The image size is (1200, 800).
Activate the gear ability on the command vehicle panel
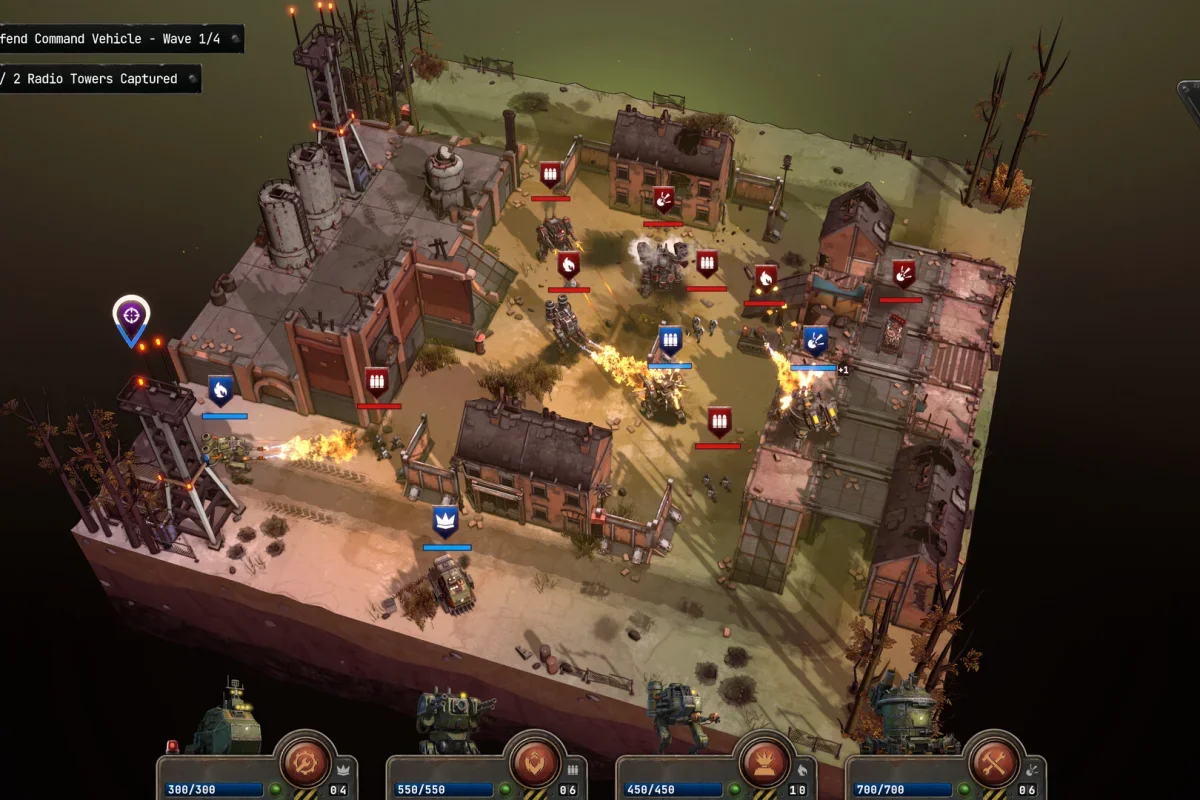(304, 764)
